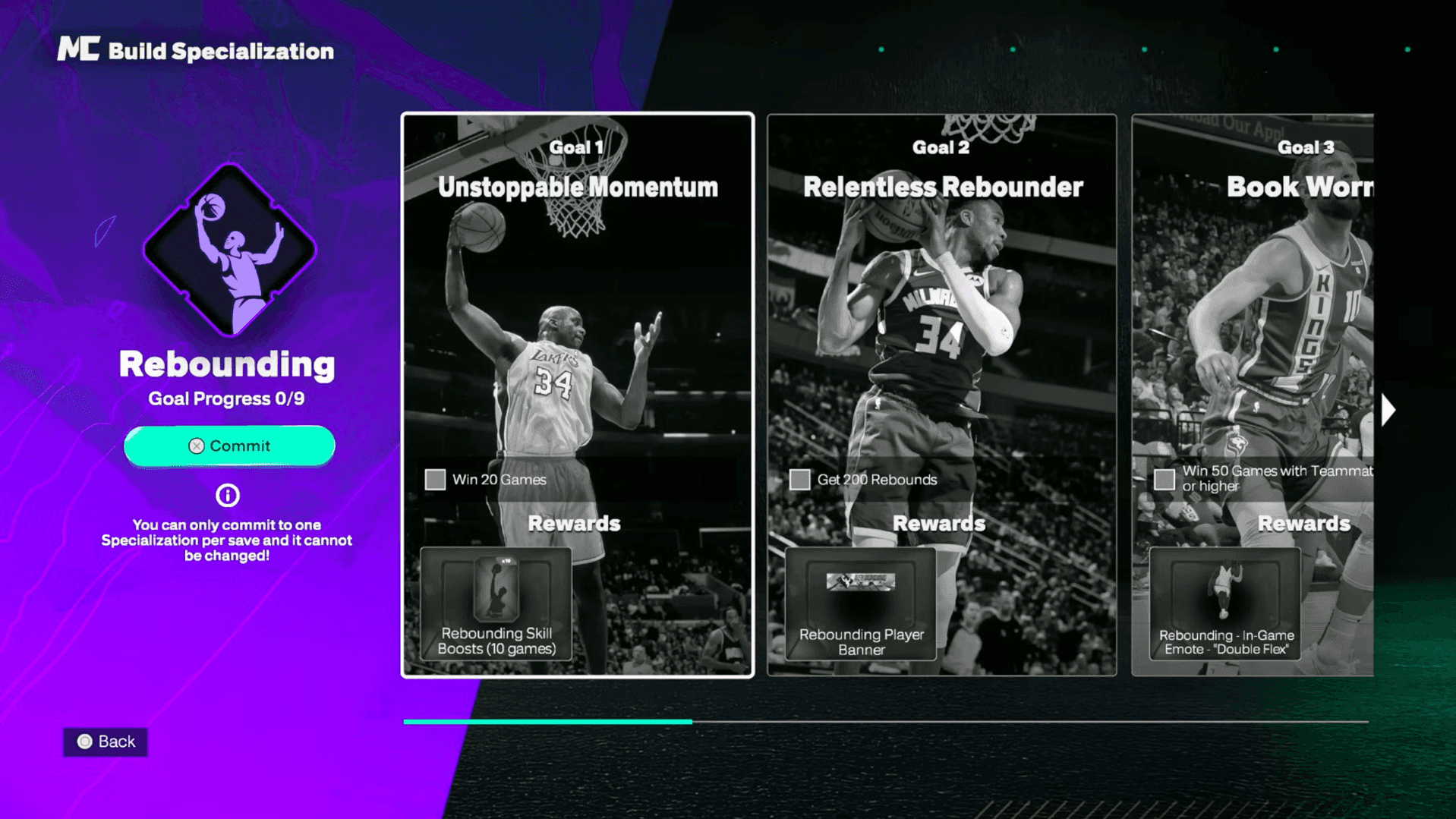This screenshot has width=1456, height=819.
Task: View the Rebounding Skill Boosts reward
Action: click(496, 603)
